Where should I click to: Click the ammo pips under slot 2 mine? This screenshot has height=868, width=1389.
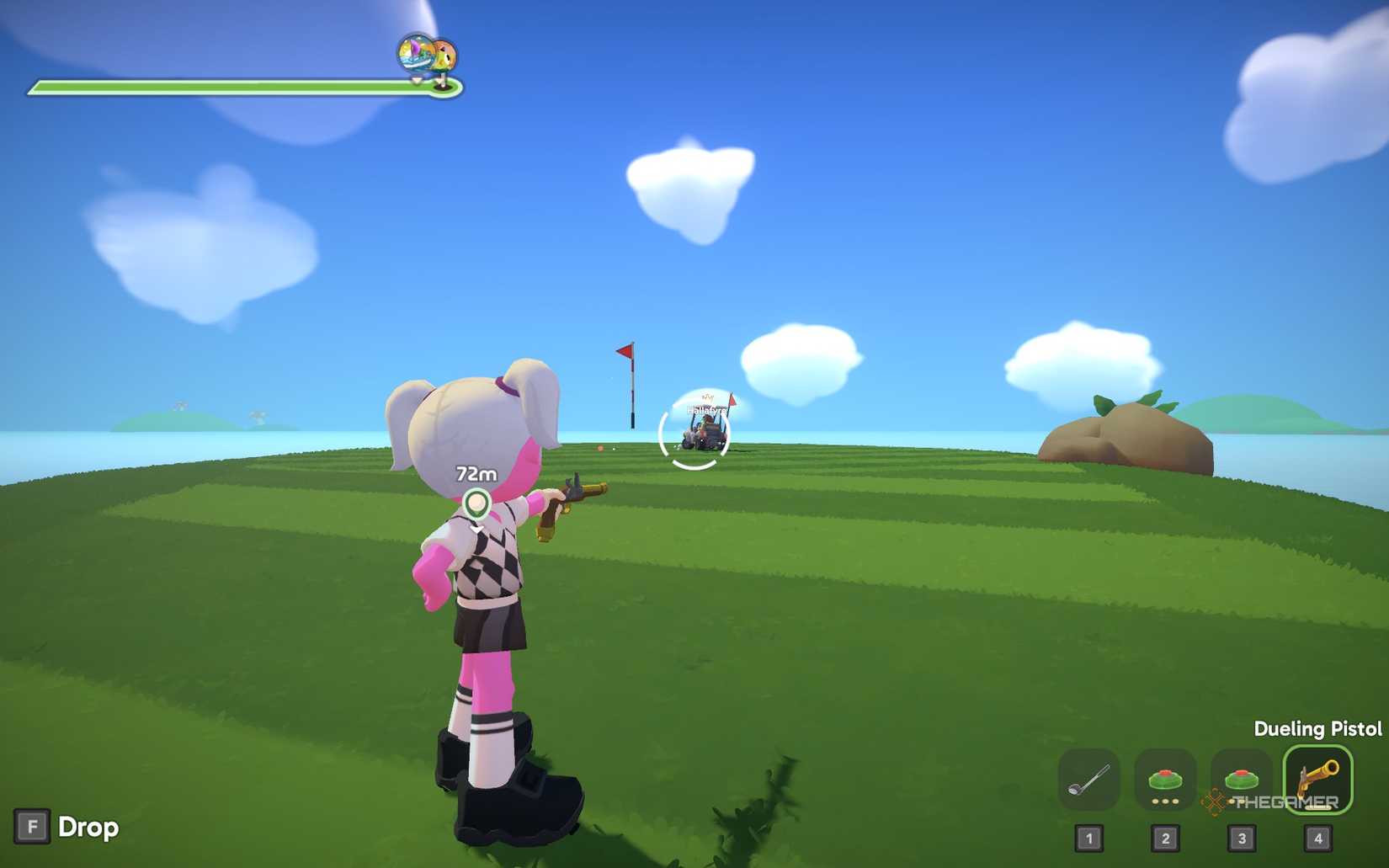[x=1167, y=801]
